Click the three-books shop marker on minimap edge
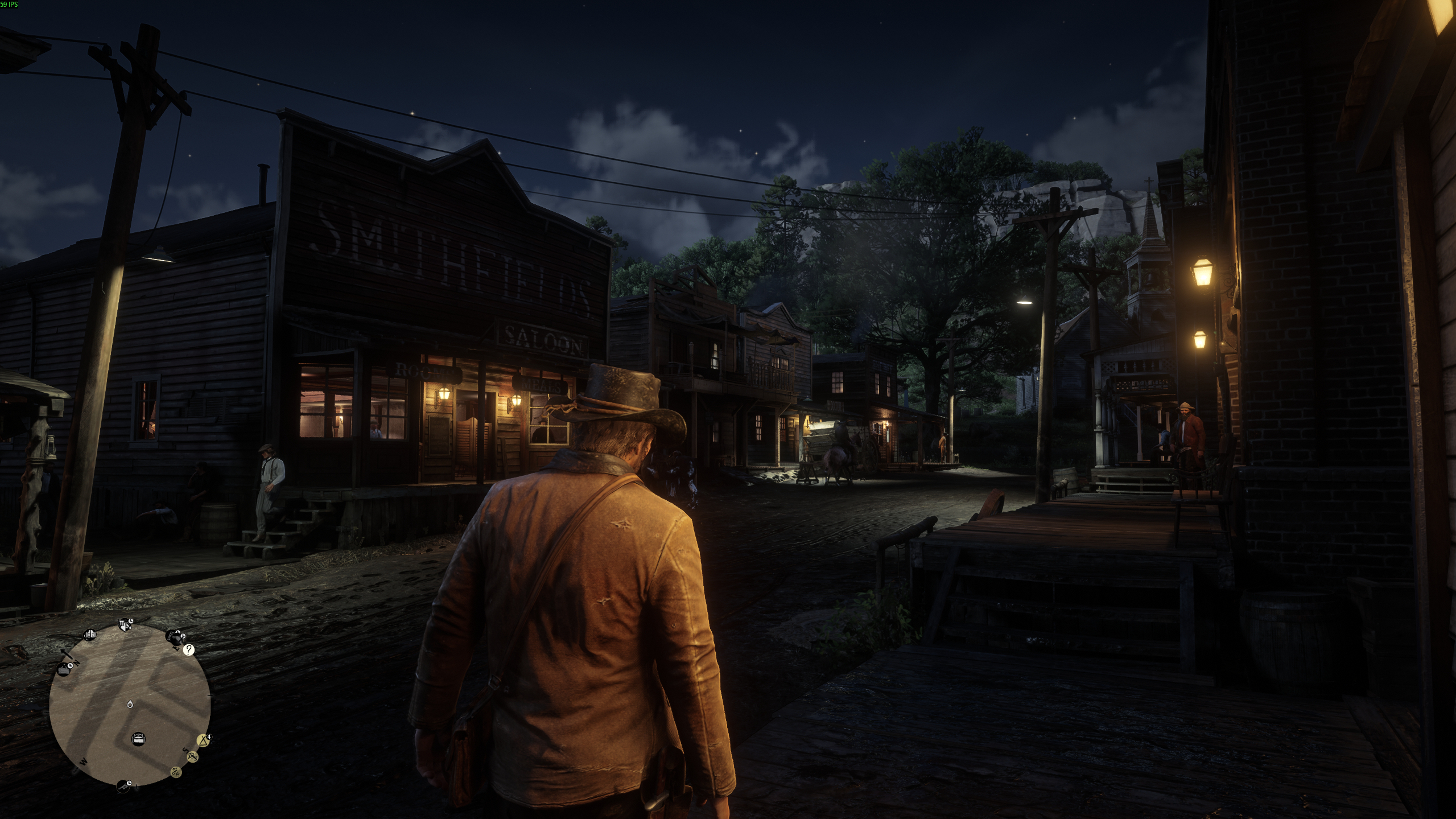 point(89,635)
